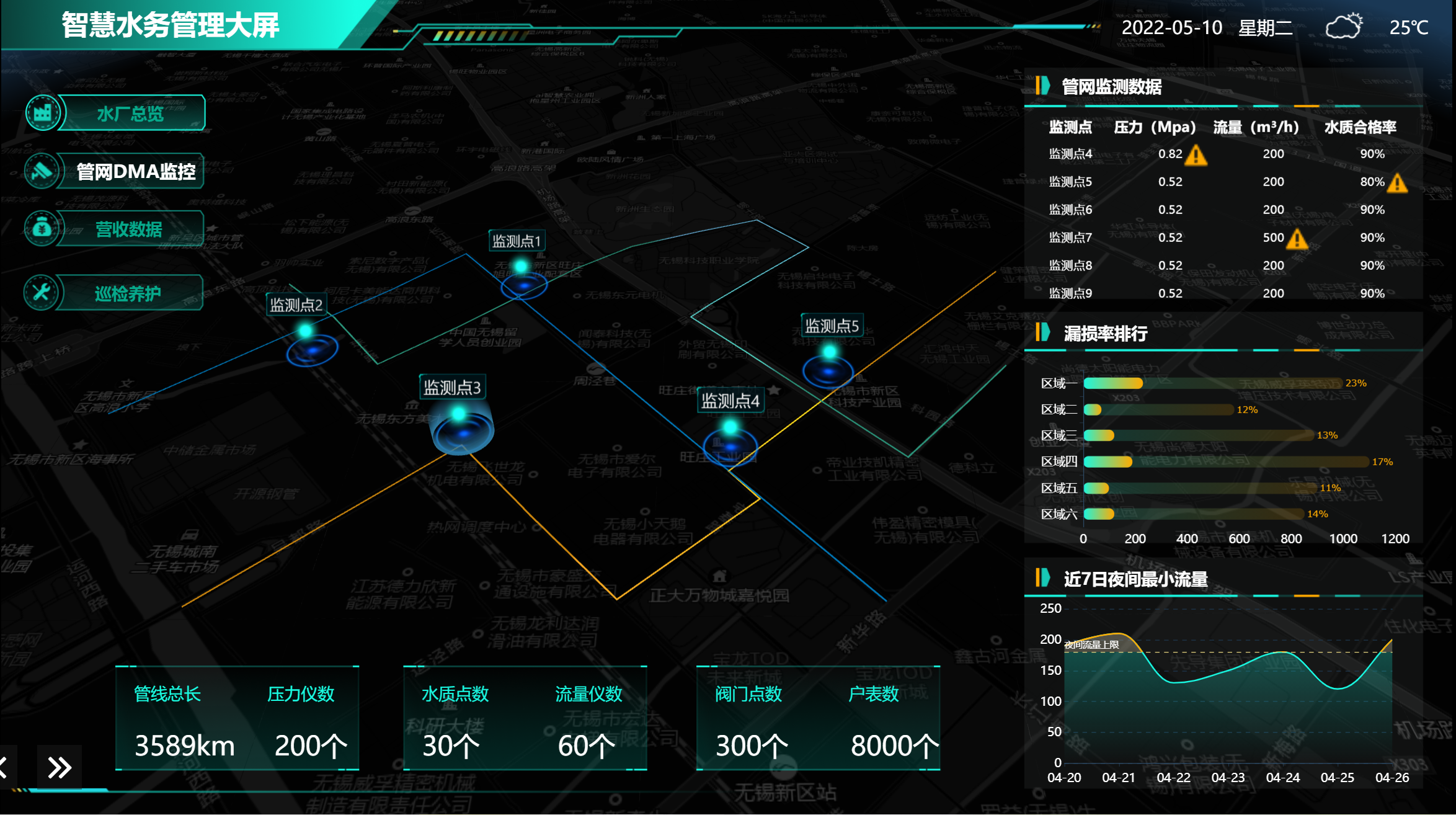Go to the 巡检养护 menu item

(127, 293)
